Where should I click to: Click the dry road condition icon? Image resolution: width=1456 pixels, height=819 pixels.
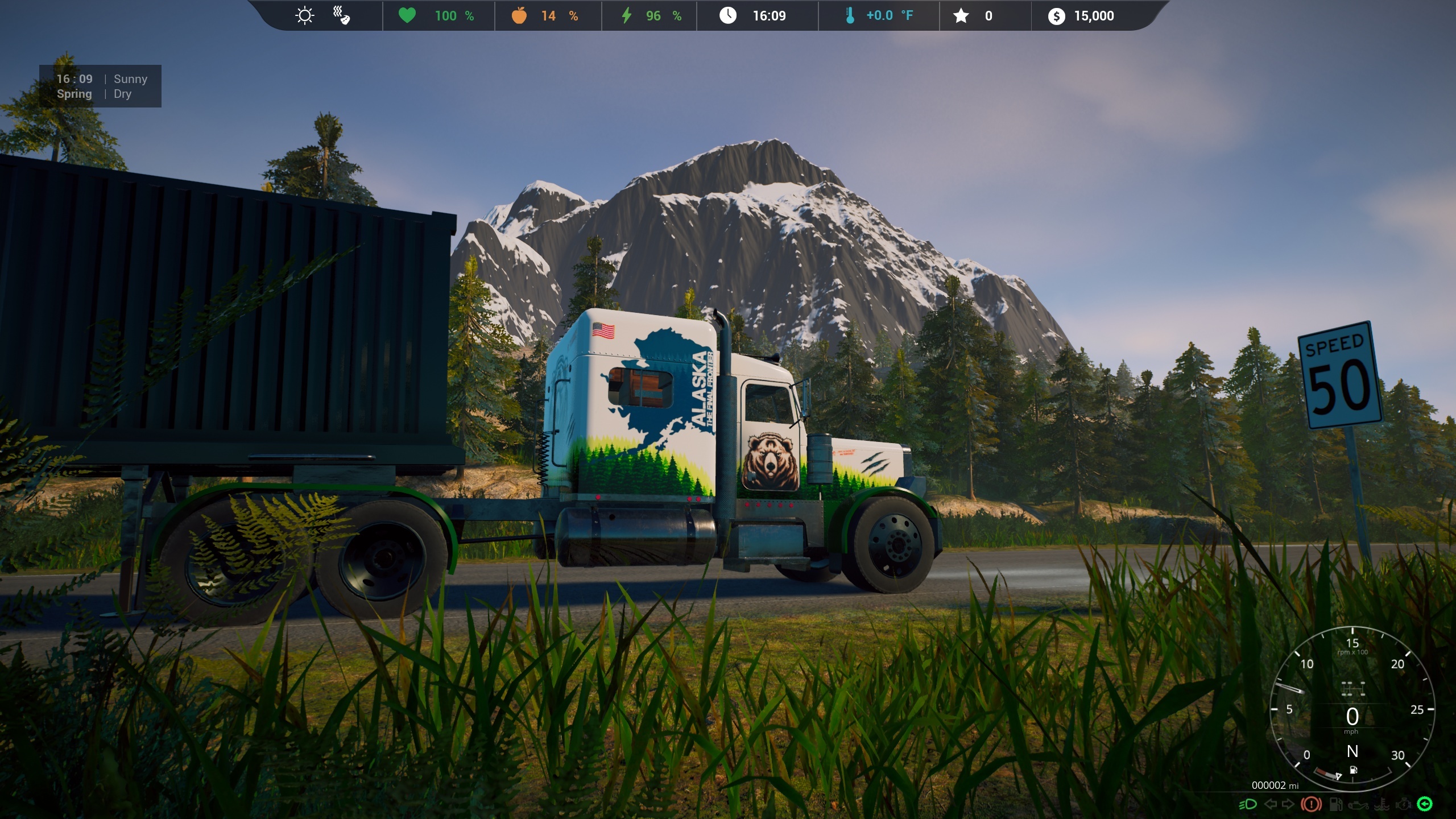(x=341, y=15)
